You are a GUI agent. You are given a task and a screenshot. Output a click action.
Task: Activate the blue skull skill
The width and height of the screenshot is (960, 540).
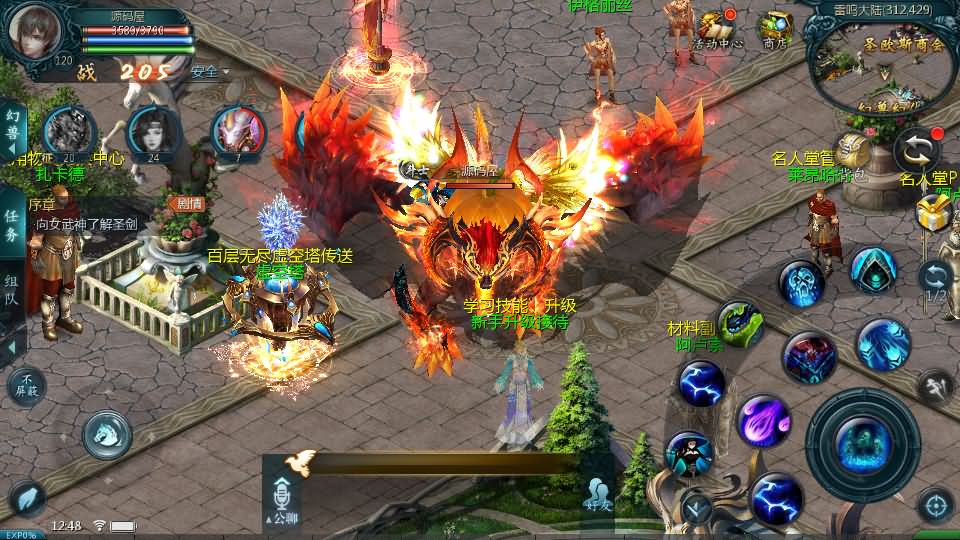(x=801, y=285)
